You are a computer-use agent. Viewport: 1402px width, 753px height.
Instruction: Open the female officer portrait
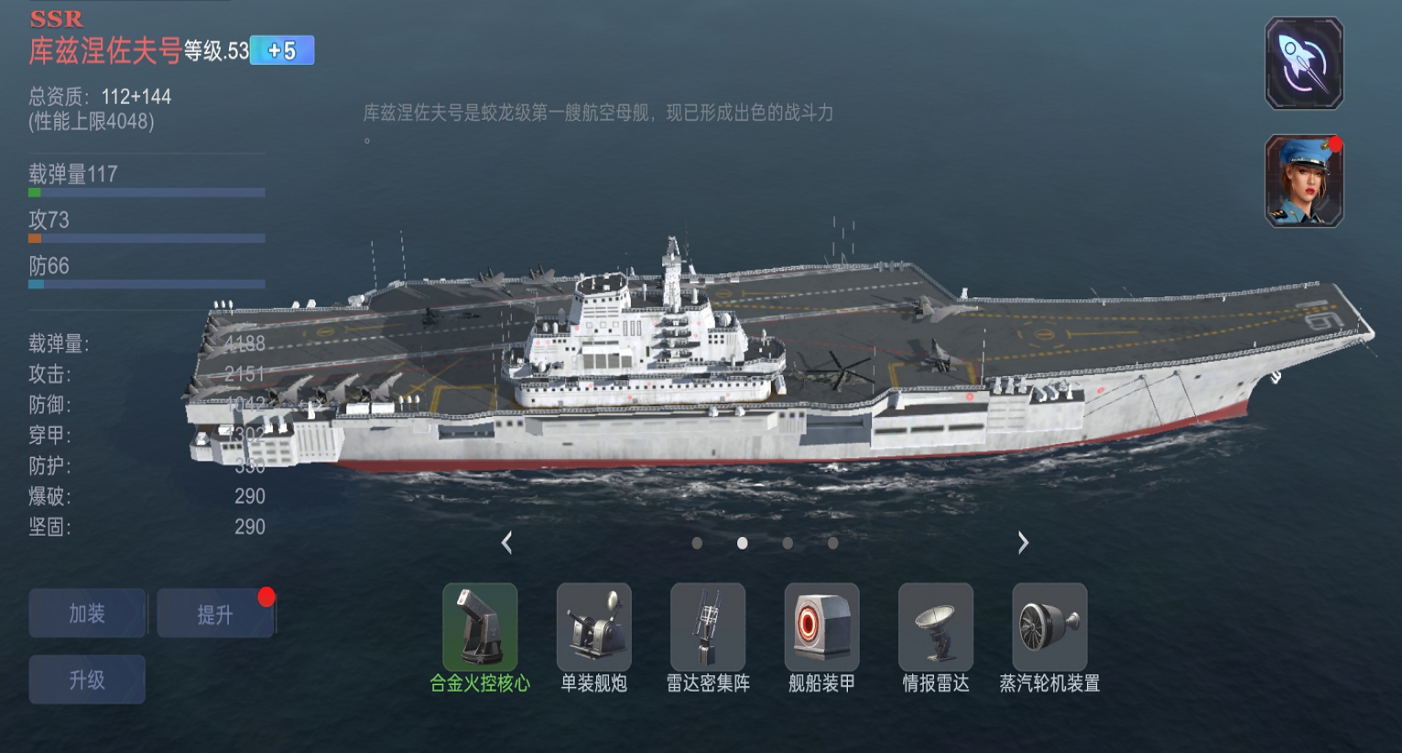[1304, 182]
